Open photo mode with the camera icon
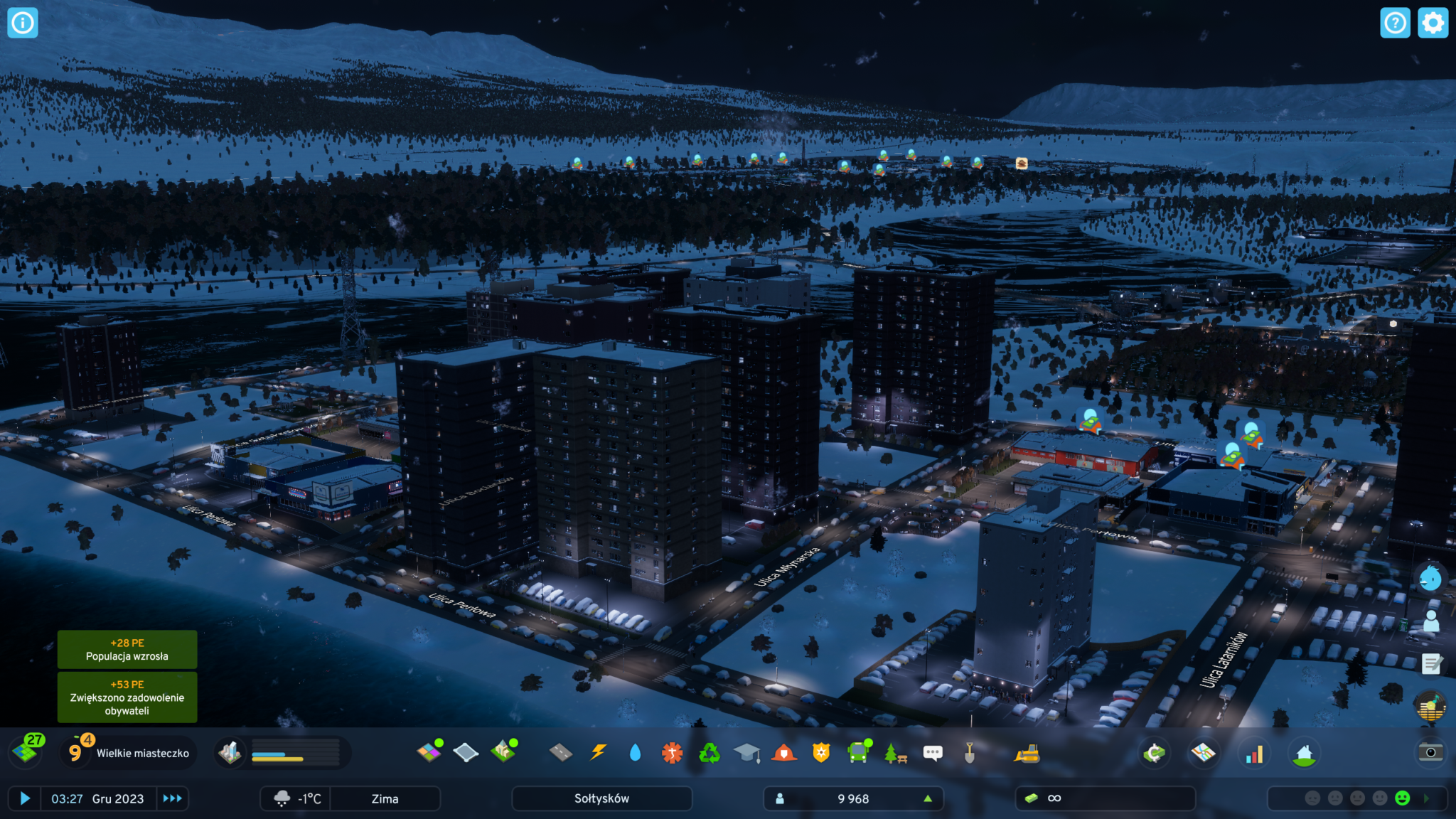This screenshot has height=819, width=1456. pos(1430,752)
